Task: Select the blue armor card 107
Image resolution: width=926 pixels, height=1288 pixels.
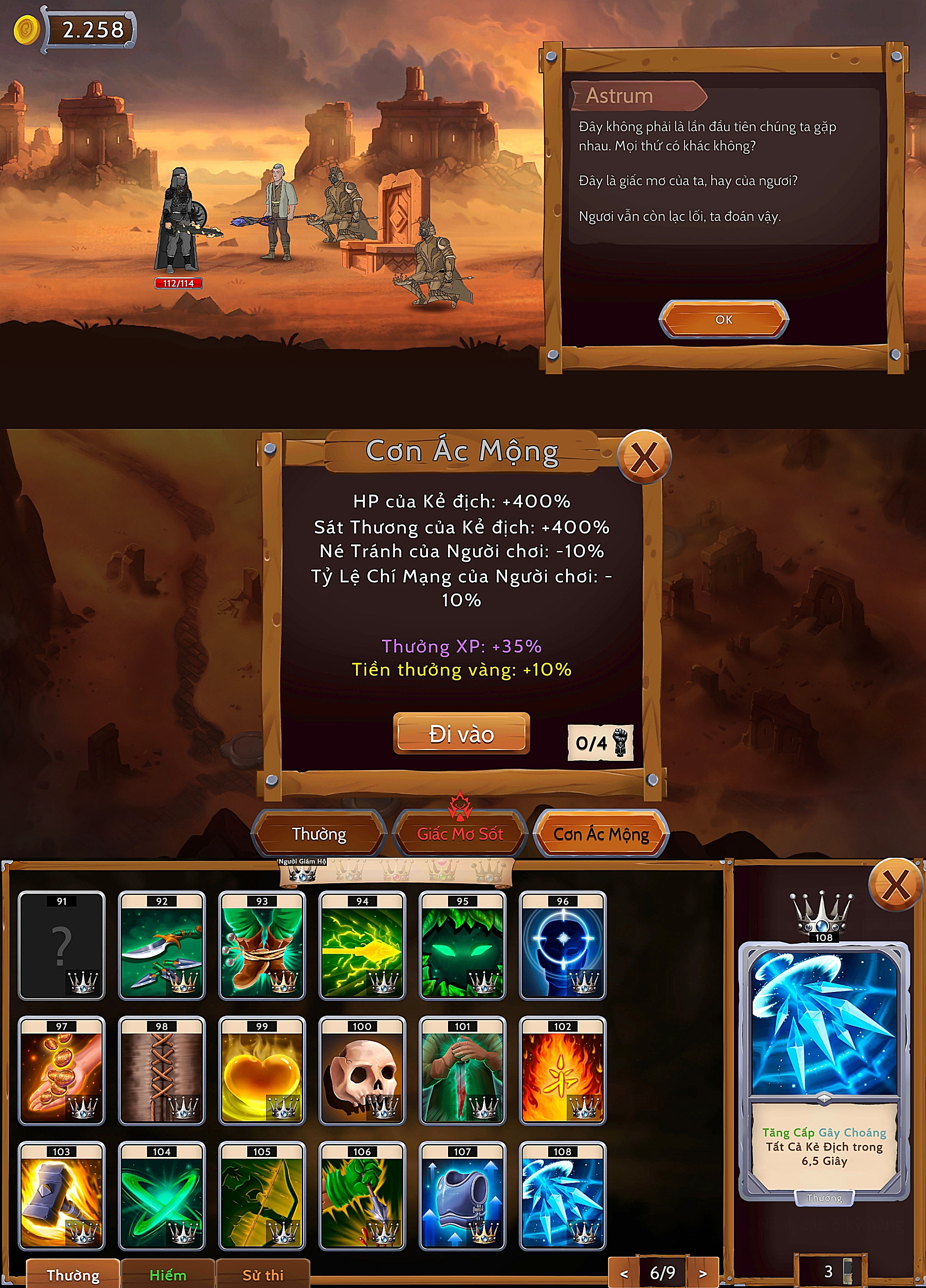Action: point(462,1195)
